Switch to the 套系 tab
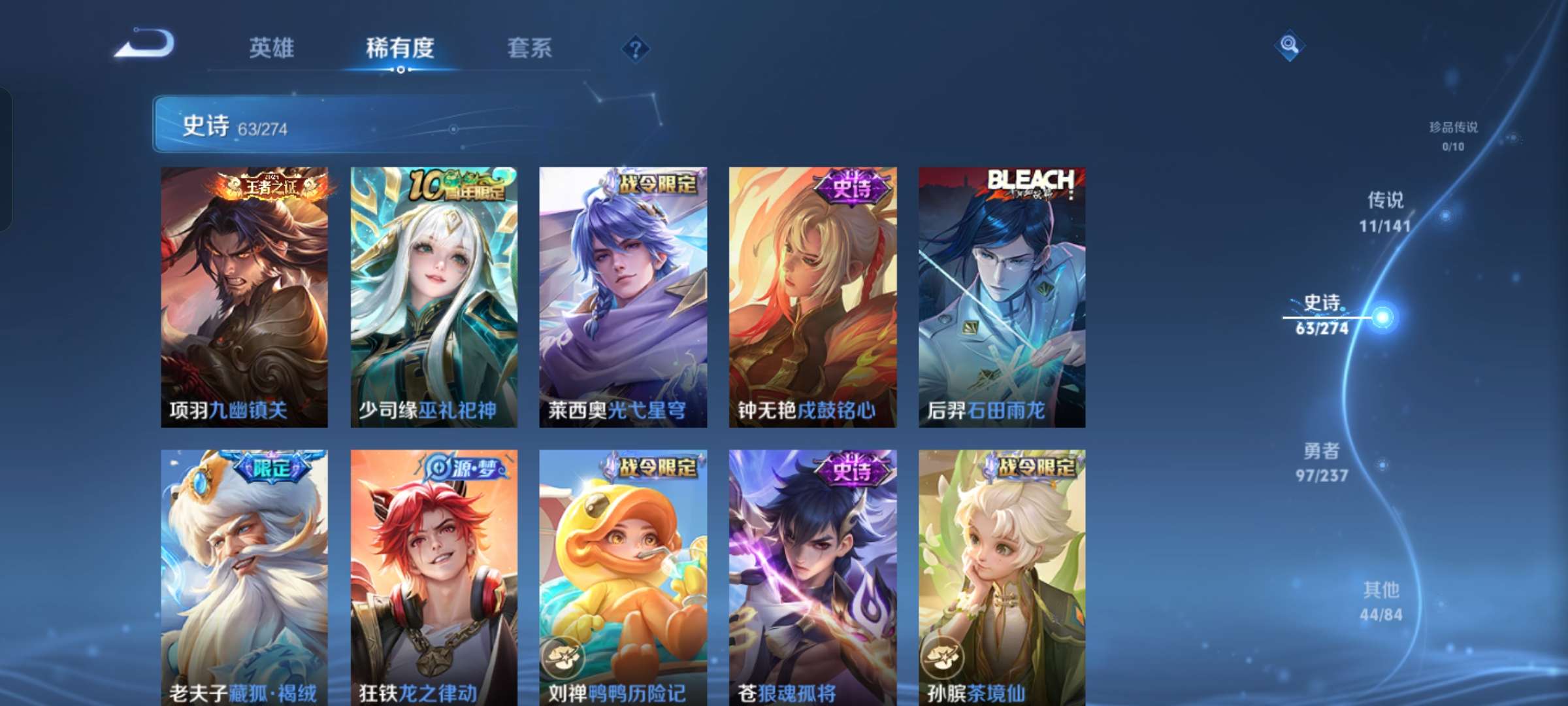This screenshot has width=1568, height=706. click(x=530, y=48)
